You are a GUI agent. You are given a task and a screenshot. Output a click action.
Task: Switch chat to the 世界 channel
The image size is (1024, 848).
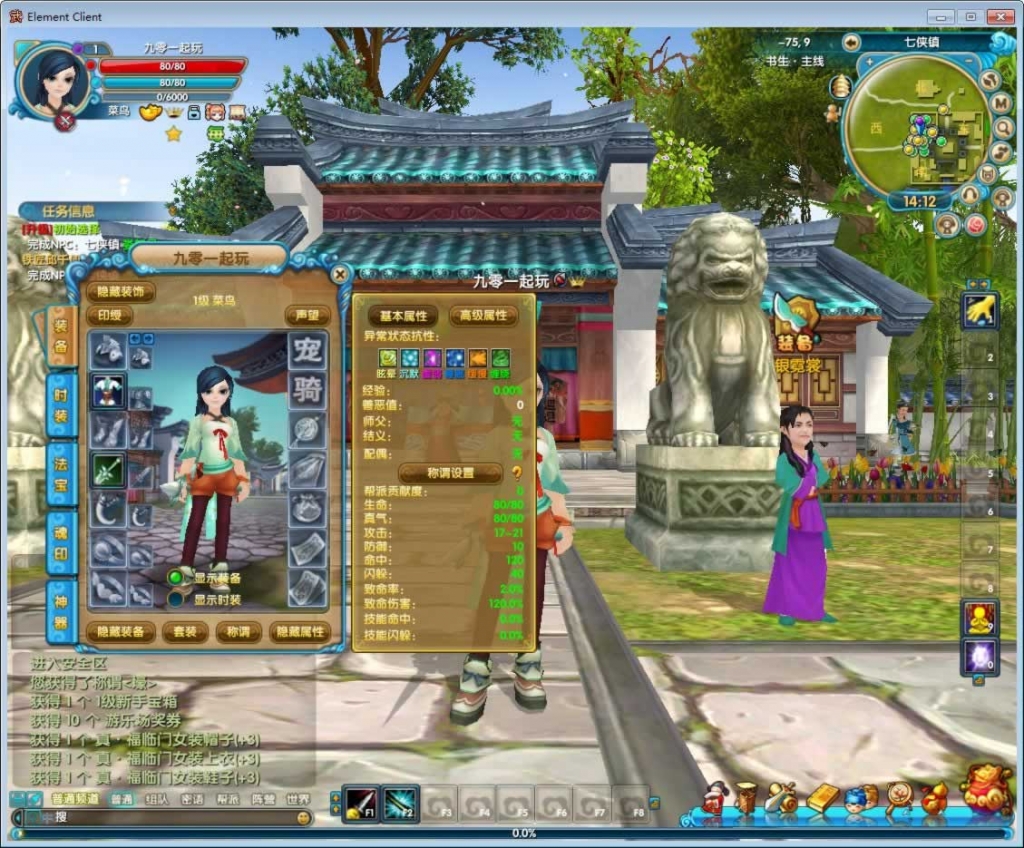pyautogui.click(x=298, y=799)
